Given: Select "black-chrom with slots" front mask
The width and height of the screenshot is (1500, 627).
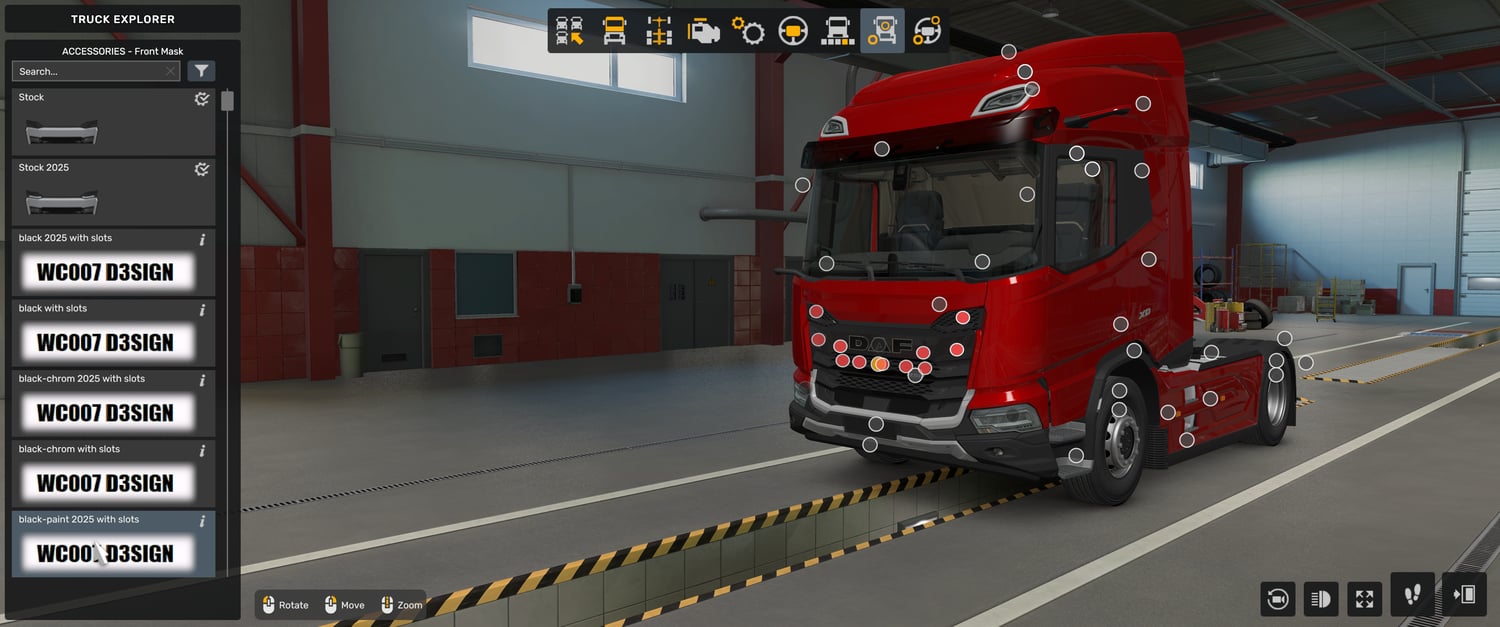Looking at the screenshot, I should tap(113, 474).
